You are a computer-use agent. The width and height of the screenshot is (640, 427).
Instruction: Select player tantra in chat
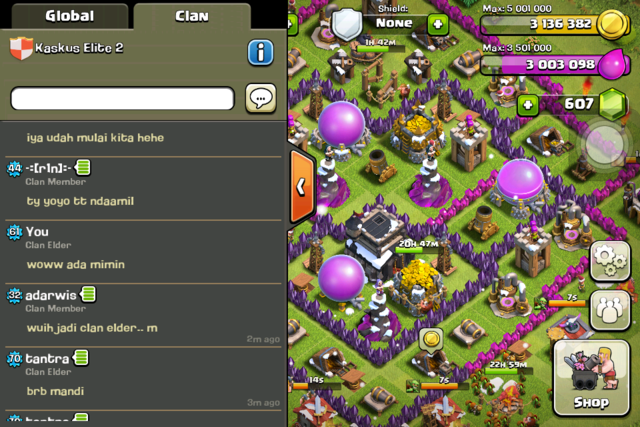click(47, 358)
